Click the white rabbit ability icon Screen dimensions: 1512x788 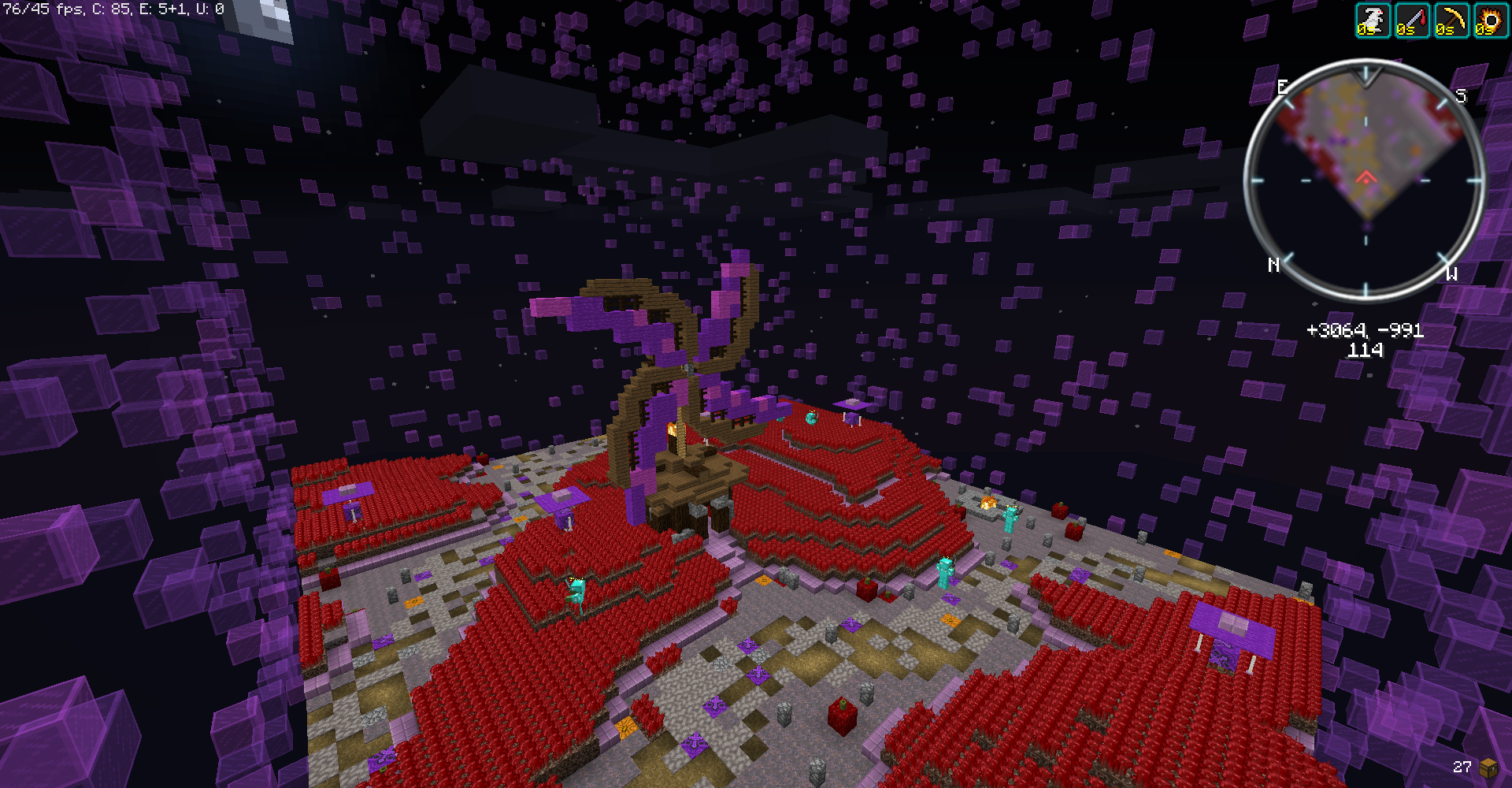[1373, 20]
